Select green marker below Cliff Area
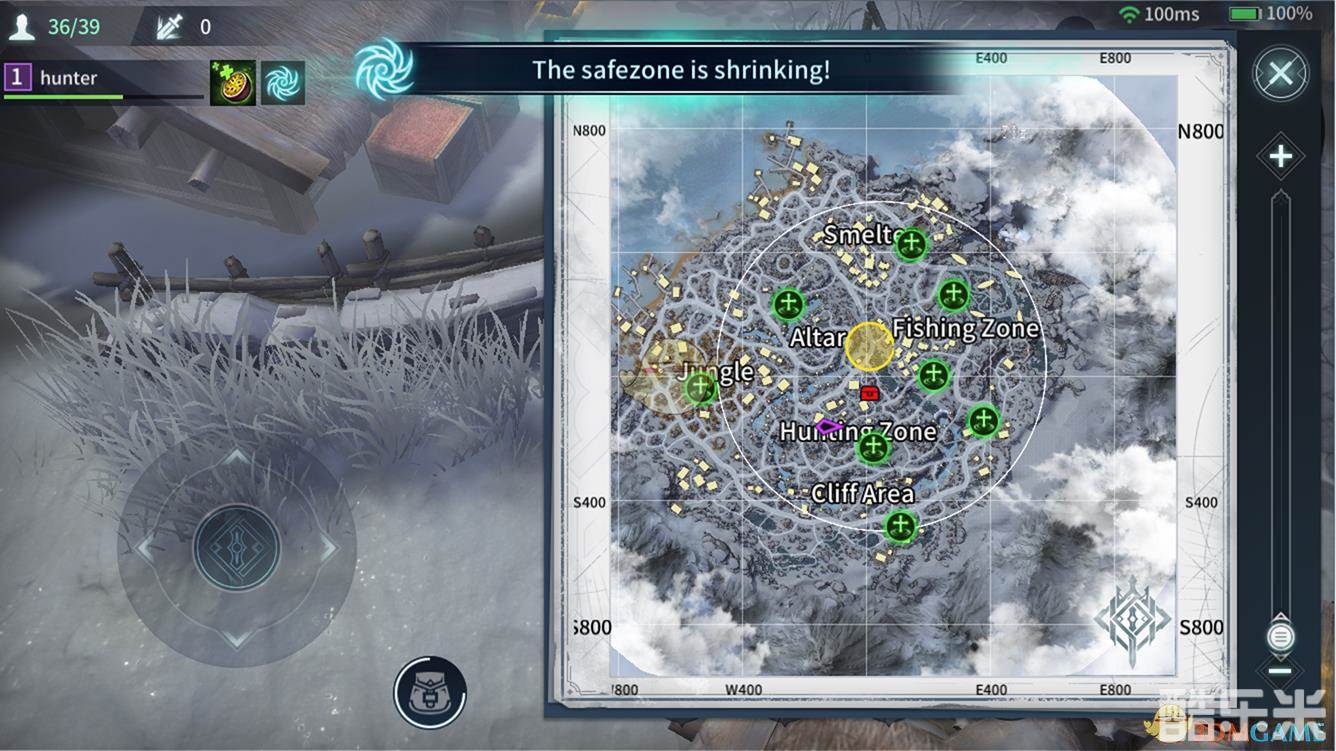 pyautogui.click(x=900, y=526)
